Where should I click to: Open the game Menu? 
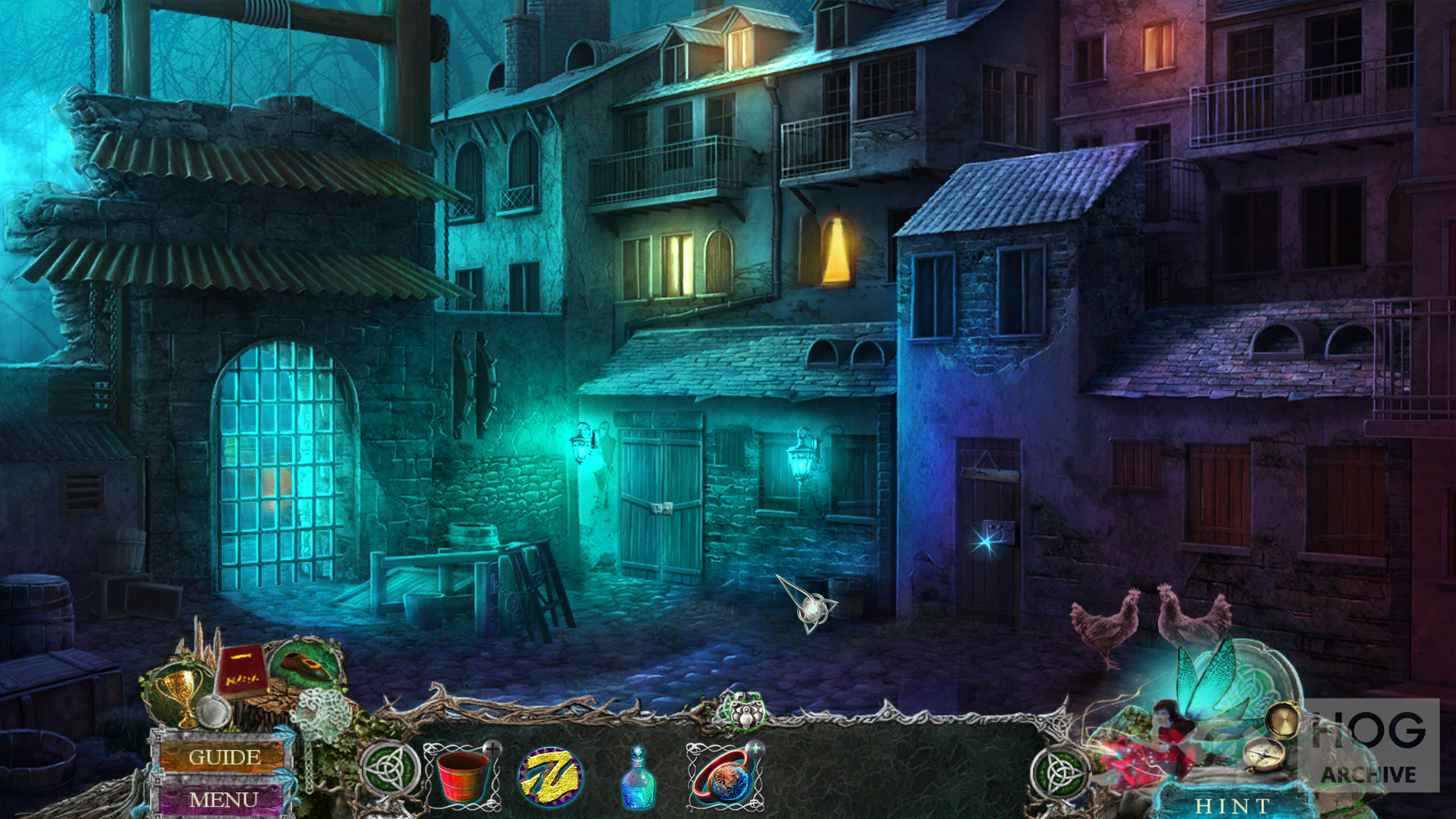pyautogui.click(x=223, y=799)
